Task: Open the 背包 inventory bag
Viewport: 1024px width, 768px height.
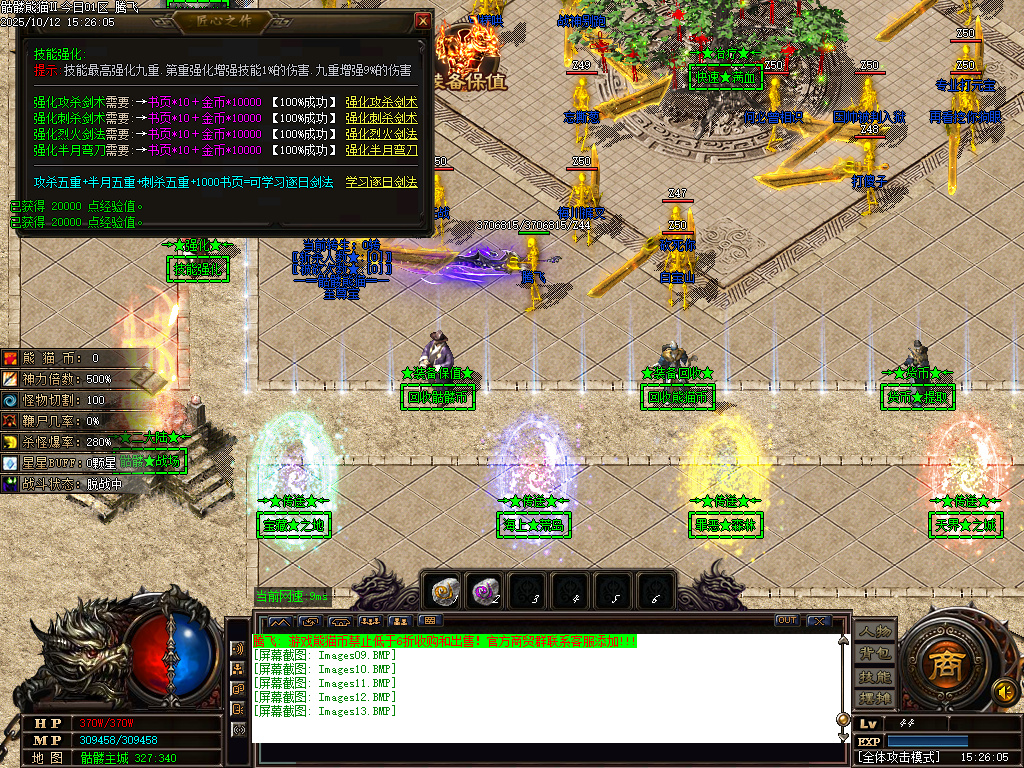Action: (x=874, y=653)
